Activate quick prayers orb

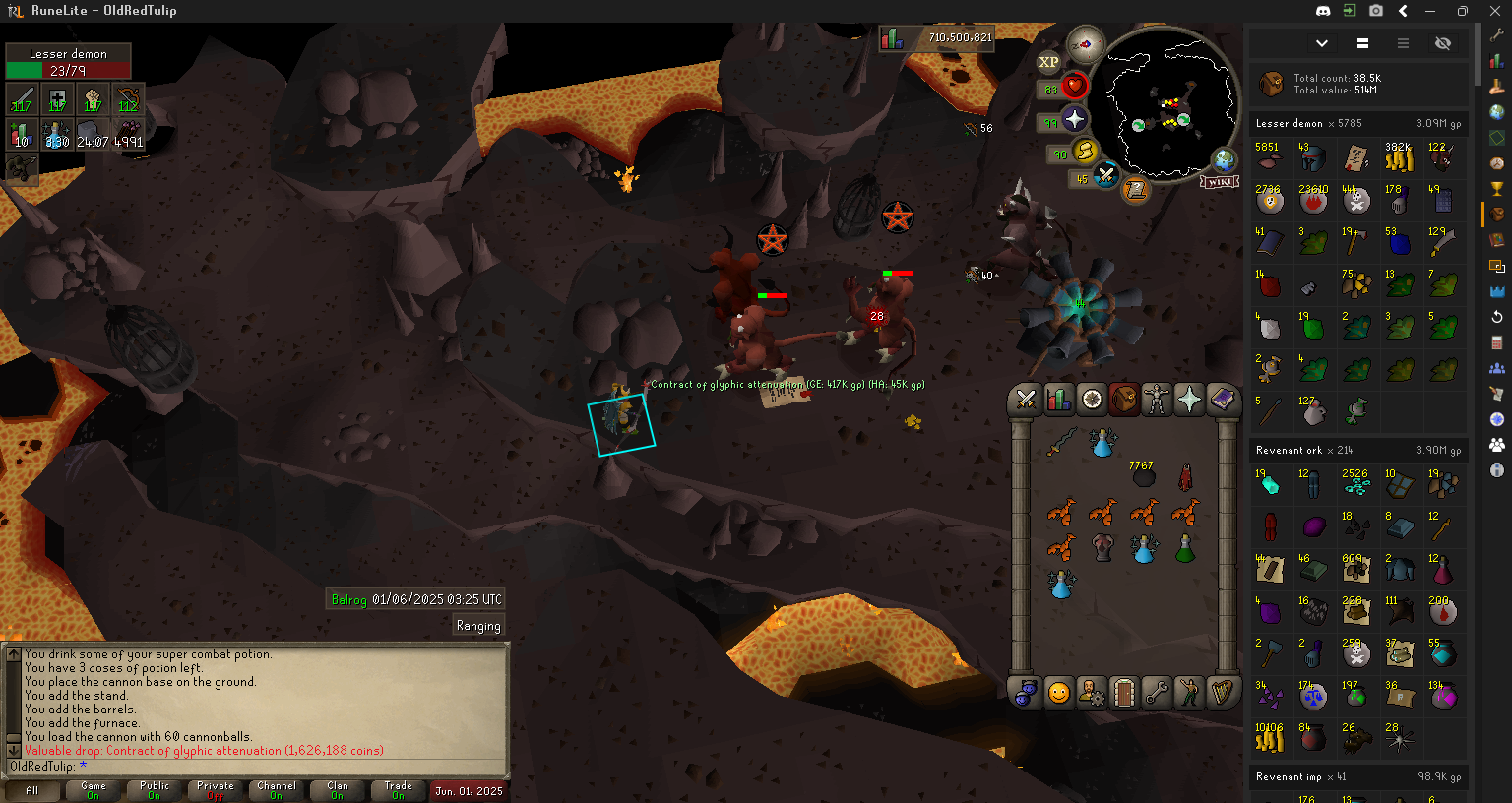coord(1074,120)
